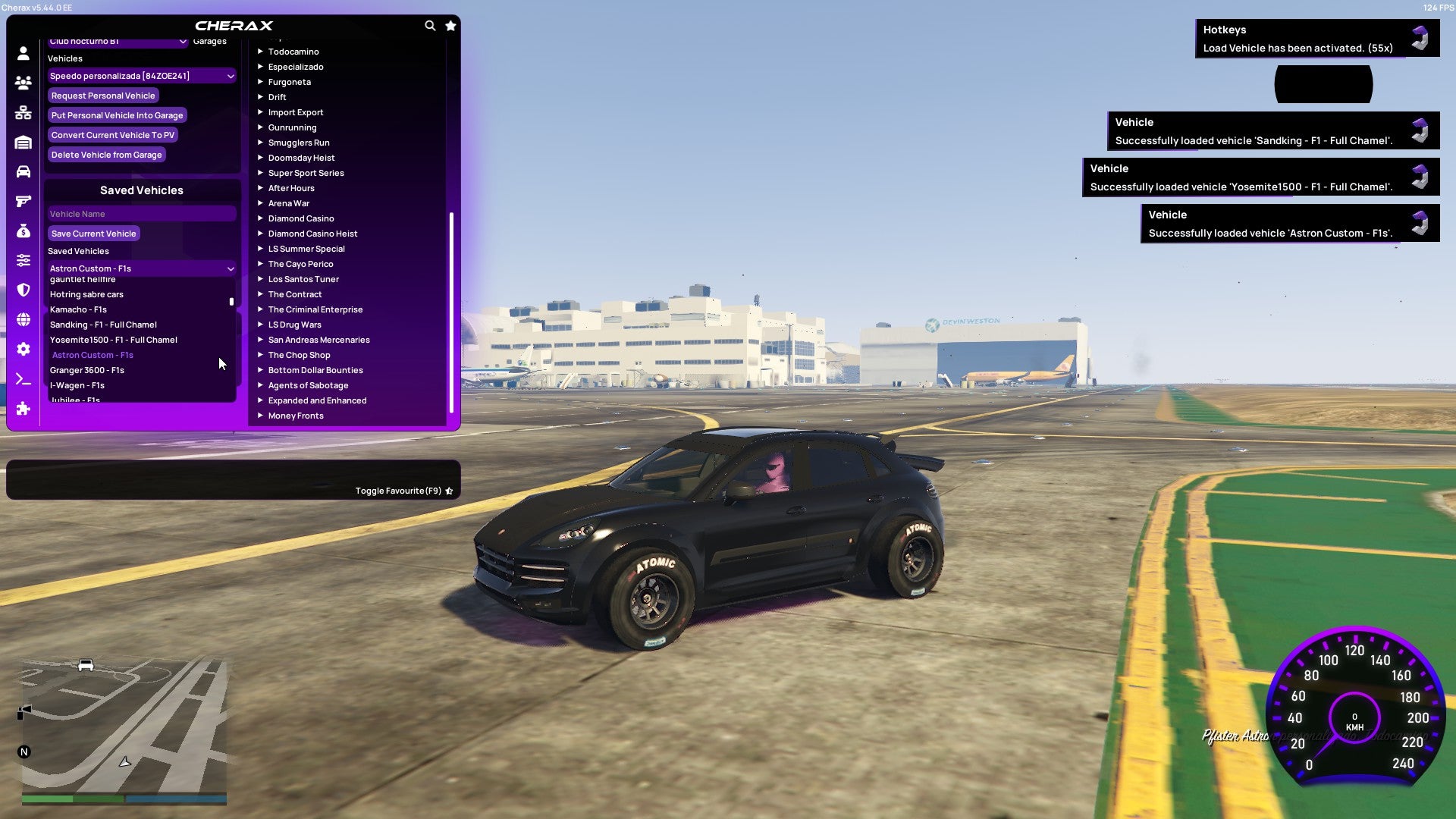Expand the Import Export category
The image size is (1456, 819).
point(296,112)
